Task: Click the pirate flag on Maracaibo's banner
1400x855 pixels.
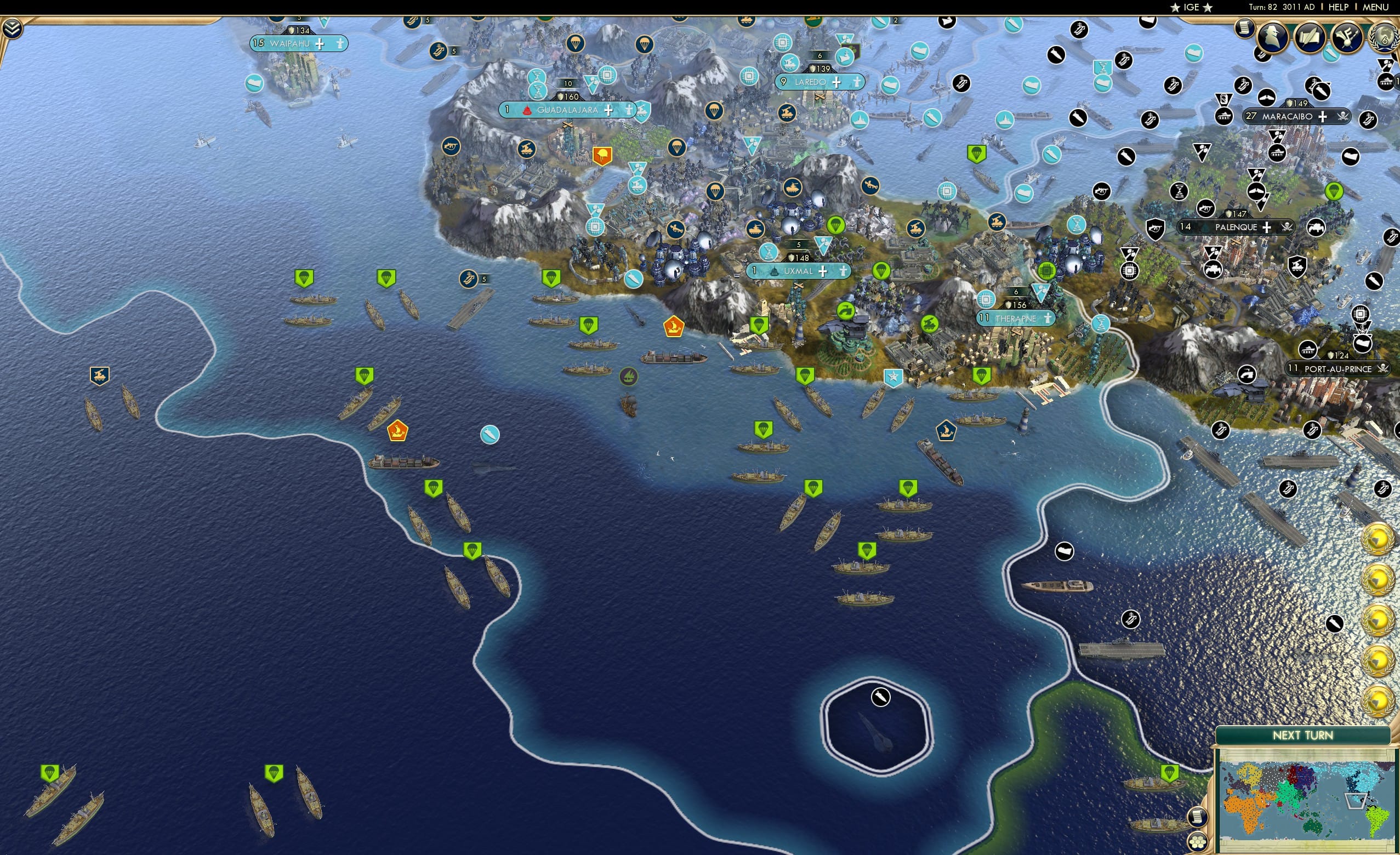Action: point(1344,117)
